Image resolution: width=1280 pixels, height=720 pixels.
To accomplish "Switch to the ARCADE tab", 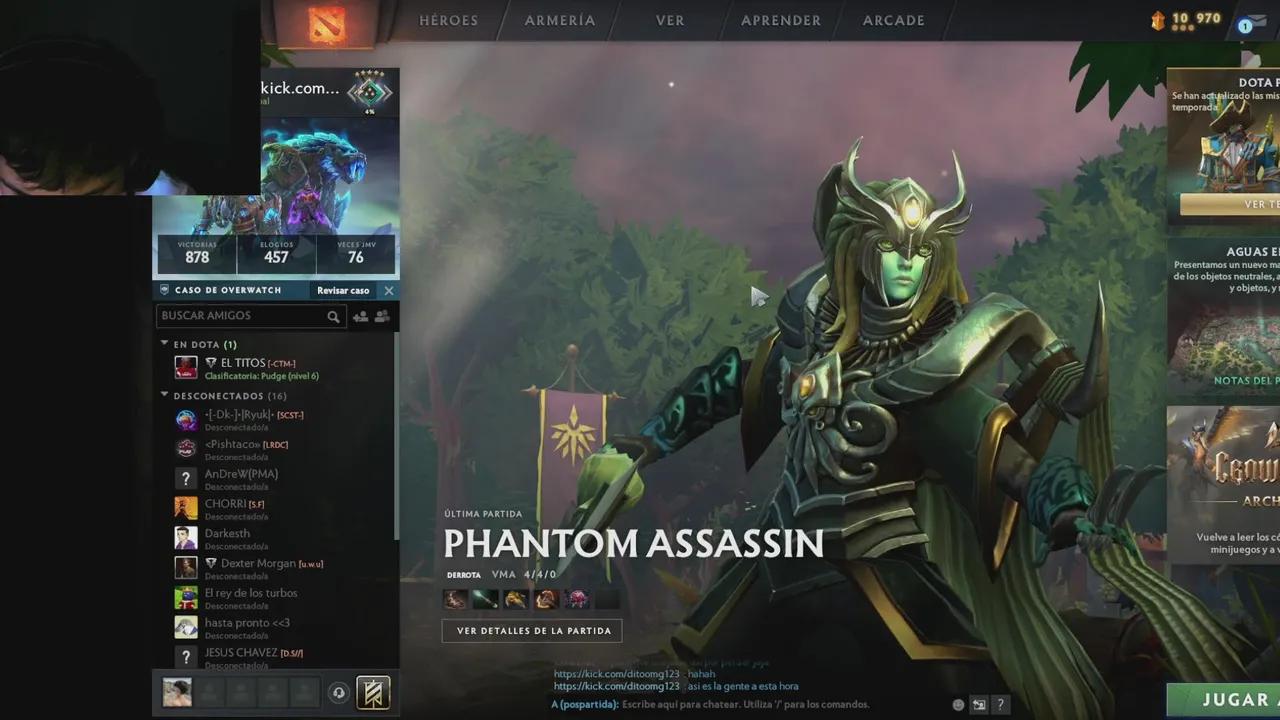I will pos(892,20).
